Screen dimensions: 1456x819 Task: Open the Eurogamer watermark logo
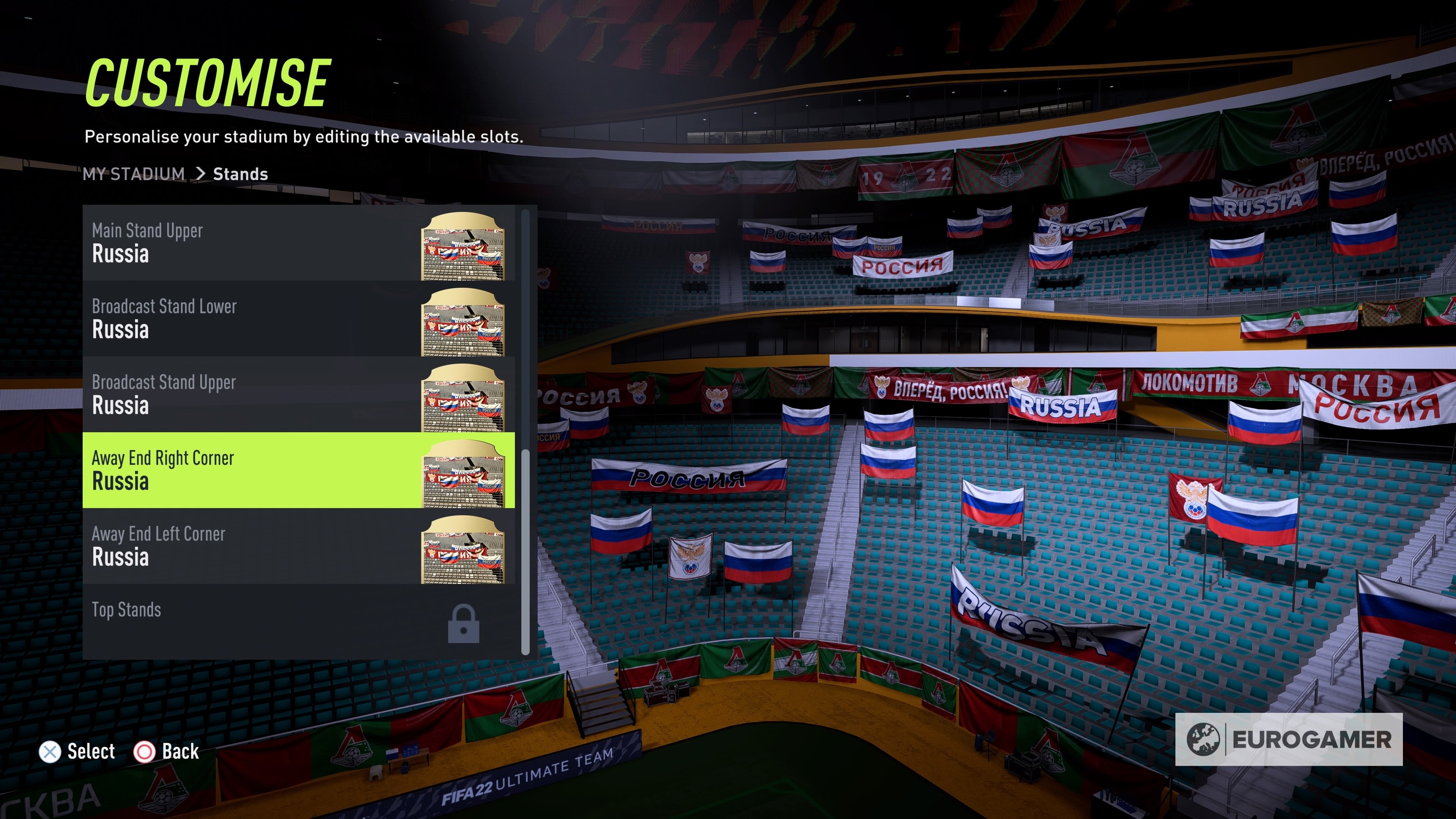point(1288,739)
